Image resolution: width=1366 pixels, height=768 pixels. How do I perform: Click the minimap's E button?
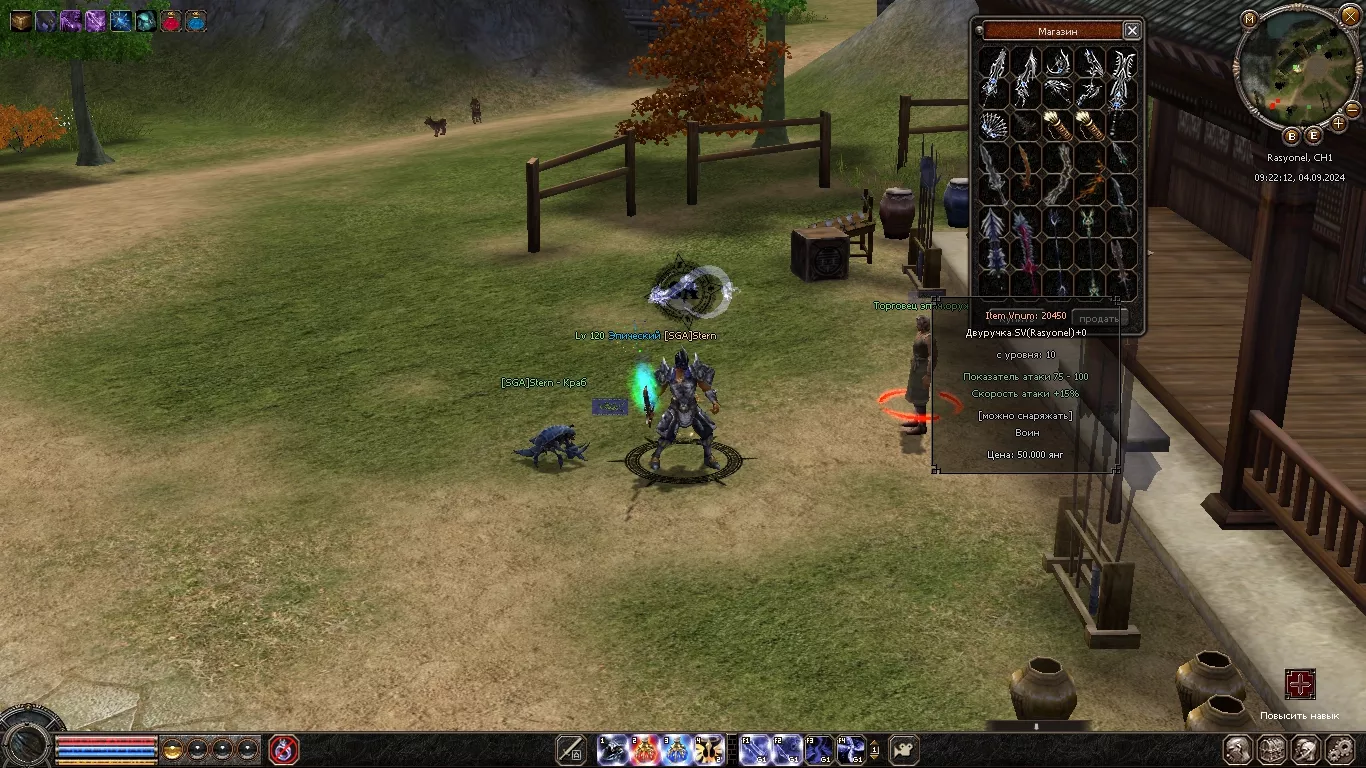click(1314, 136)
